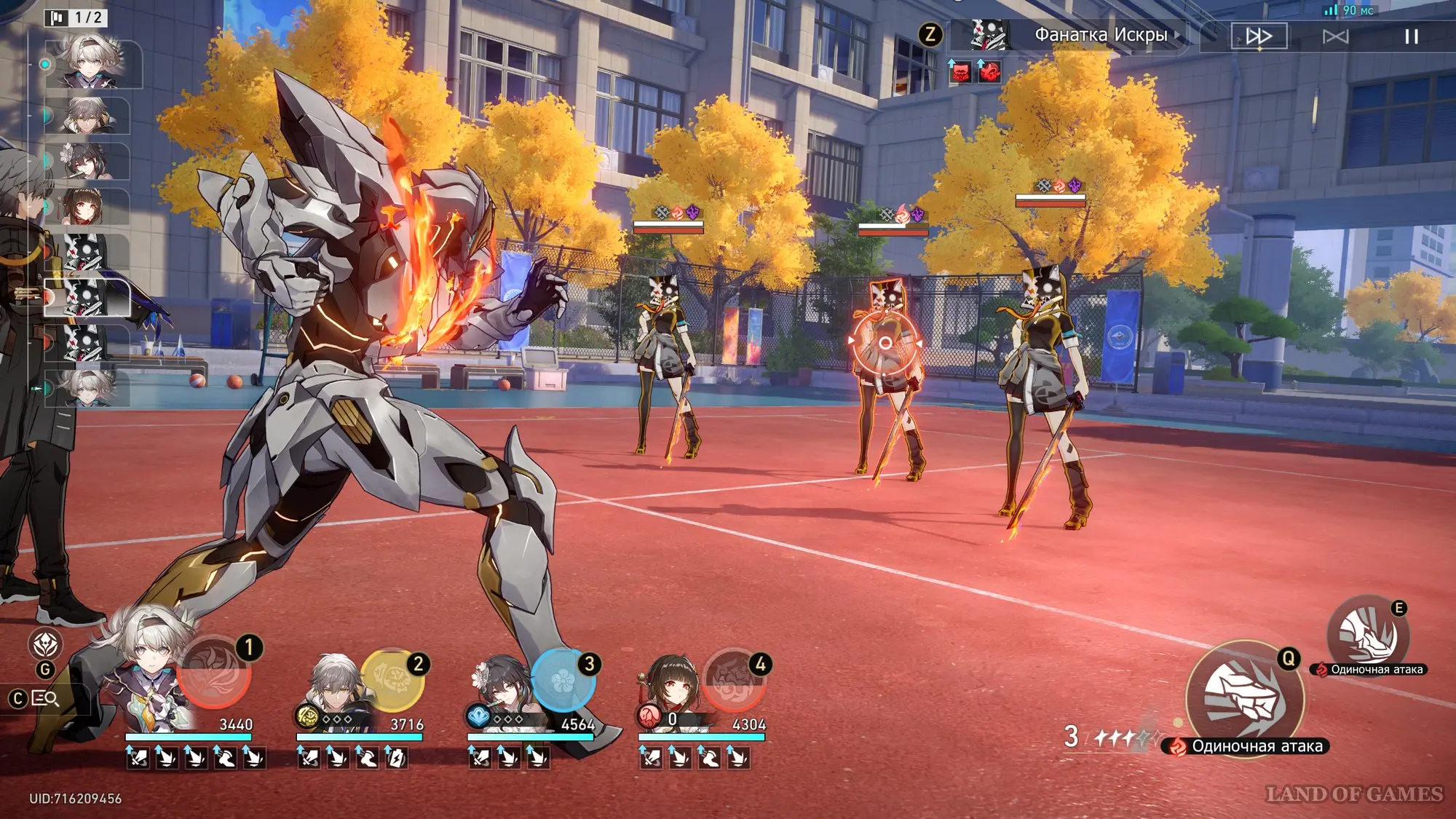The image size is (1456, 819).
Task: Activate fourth character's dark red ultimate
Action: (734, 680)
